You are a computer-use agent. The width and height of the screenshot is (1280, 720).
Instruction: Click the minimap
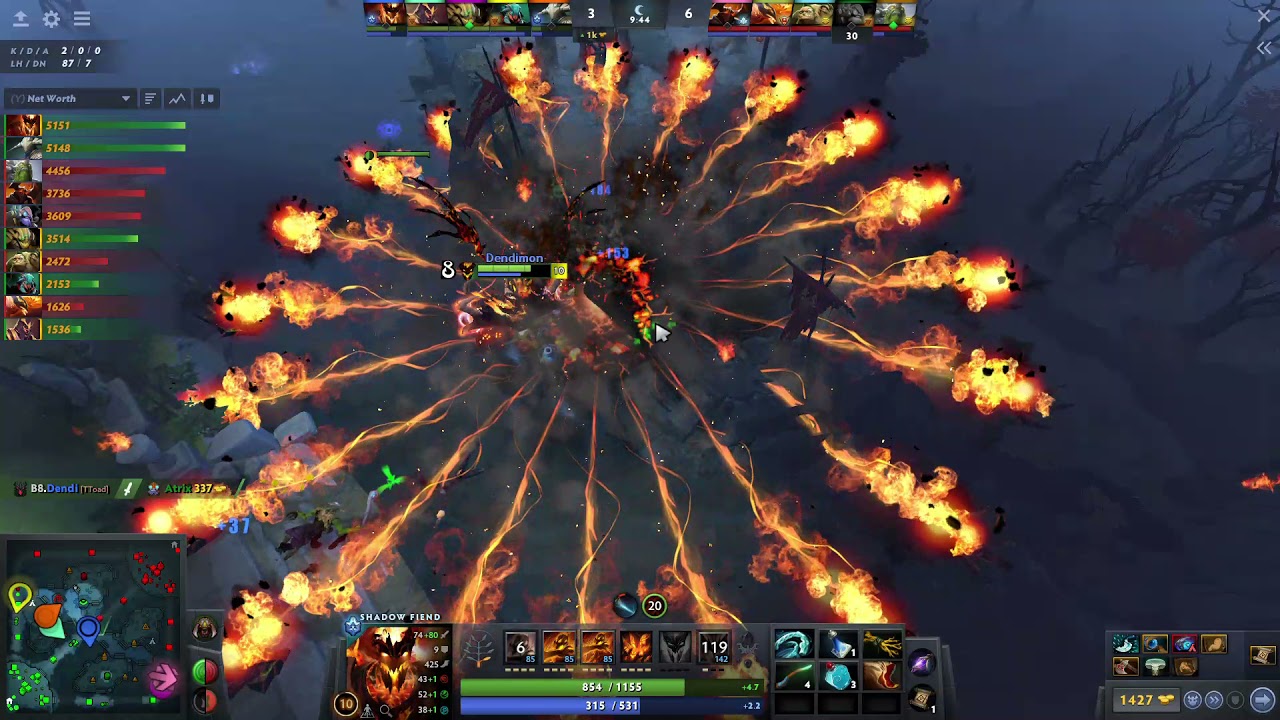[x=92, y=626]
